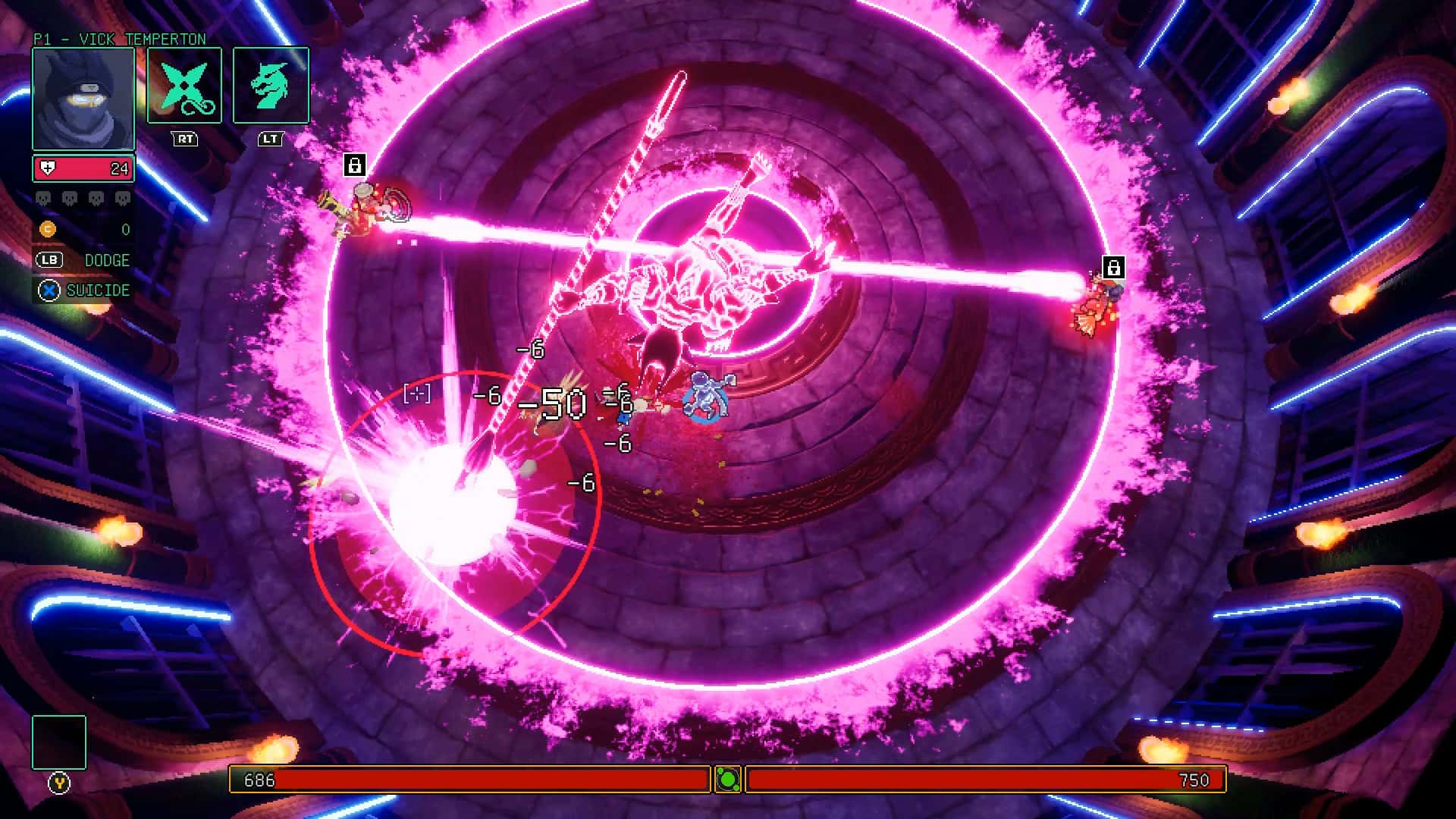Click the lock indicator above the top-left enemy

click(354, 165)
